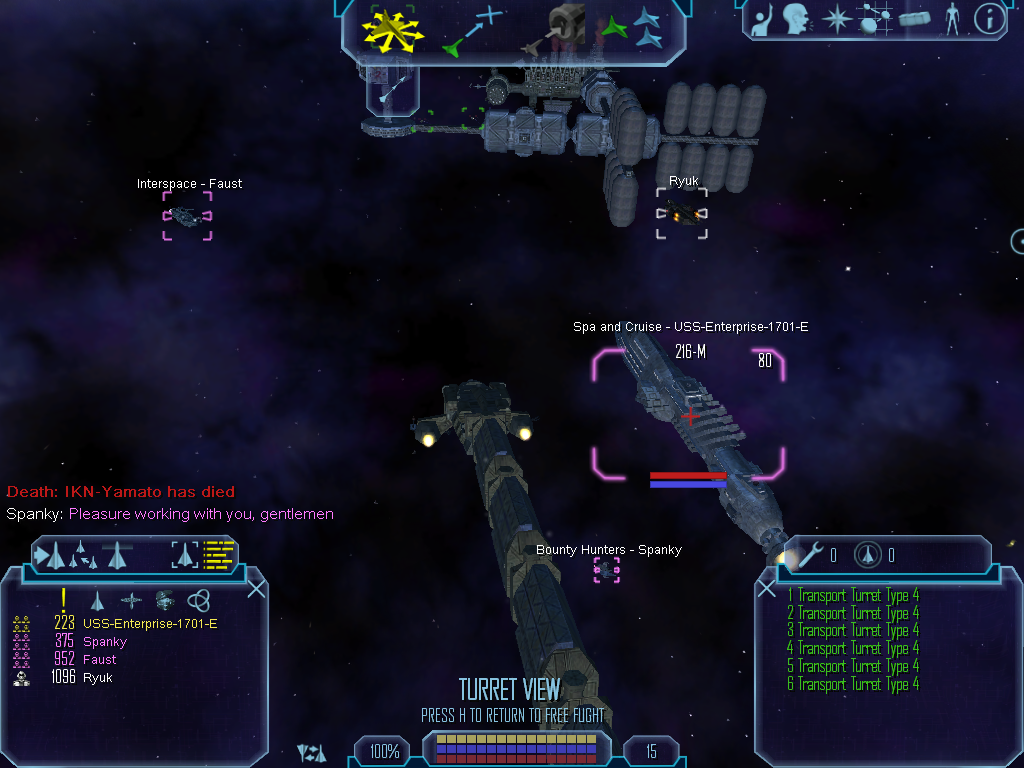1024x768 pixels.
Task: Close the weapons list panel
Action: (767, 588)
